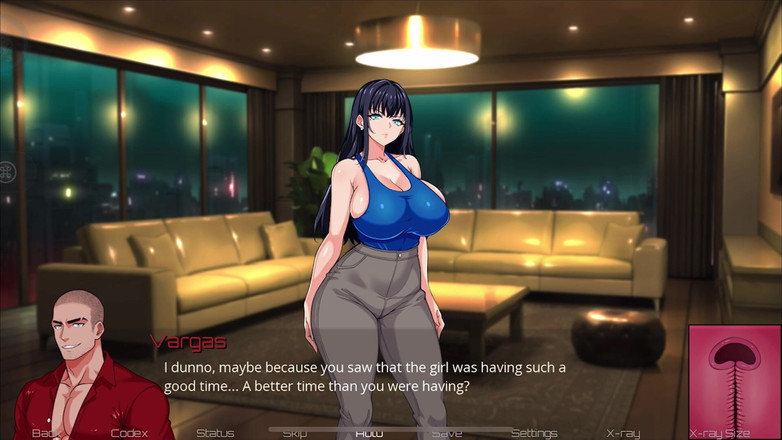Open the Codex menu
This screenshot has height=440, width=782.
129,433
